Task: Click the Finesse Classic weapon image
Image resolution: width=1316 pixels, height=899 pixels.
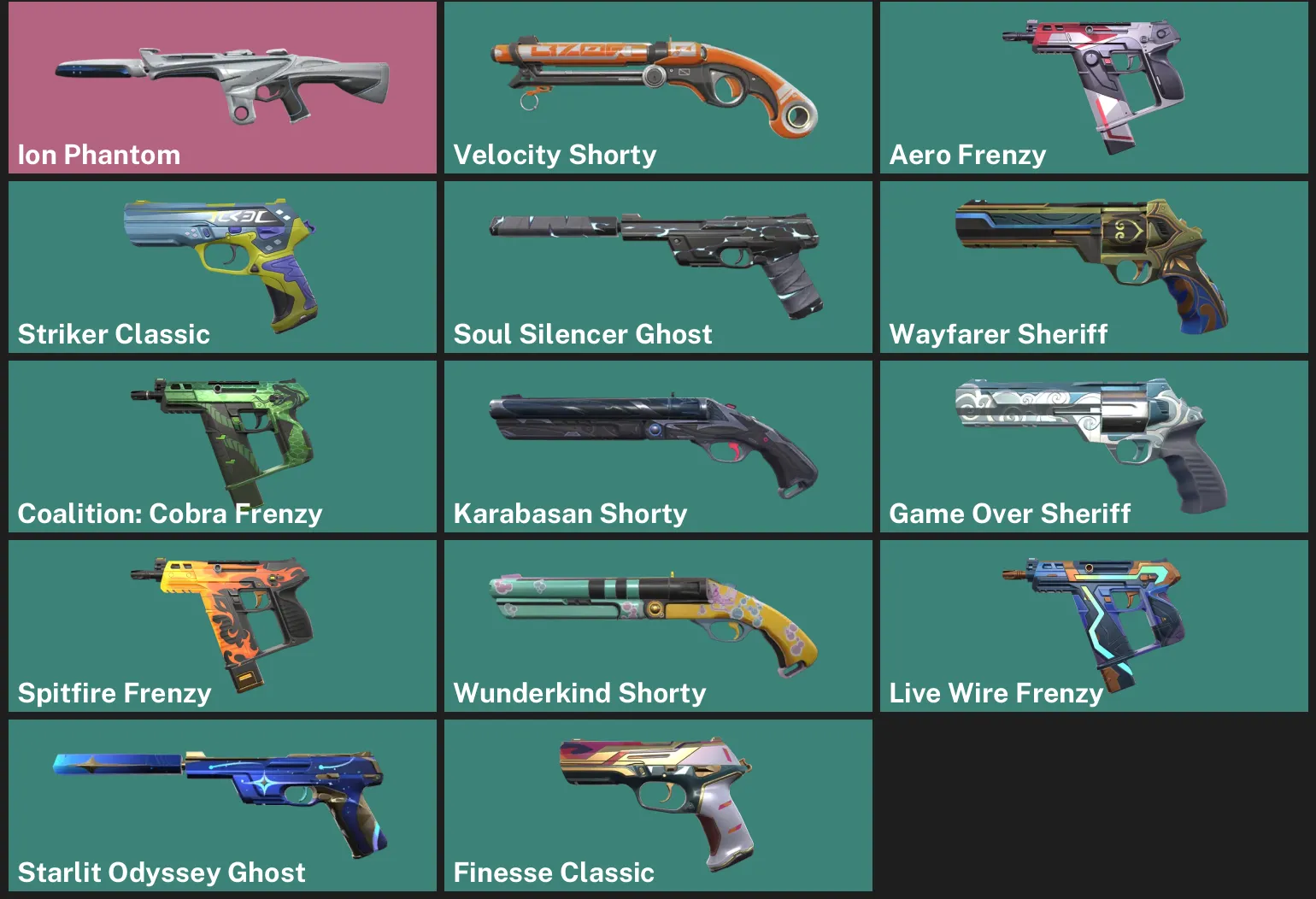Action: point(658,795)
